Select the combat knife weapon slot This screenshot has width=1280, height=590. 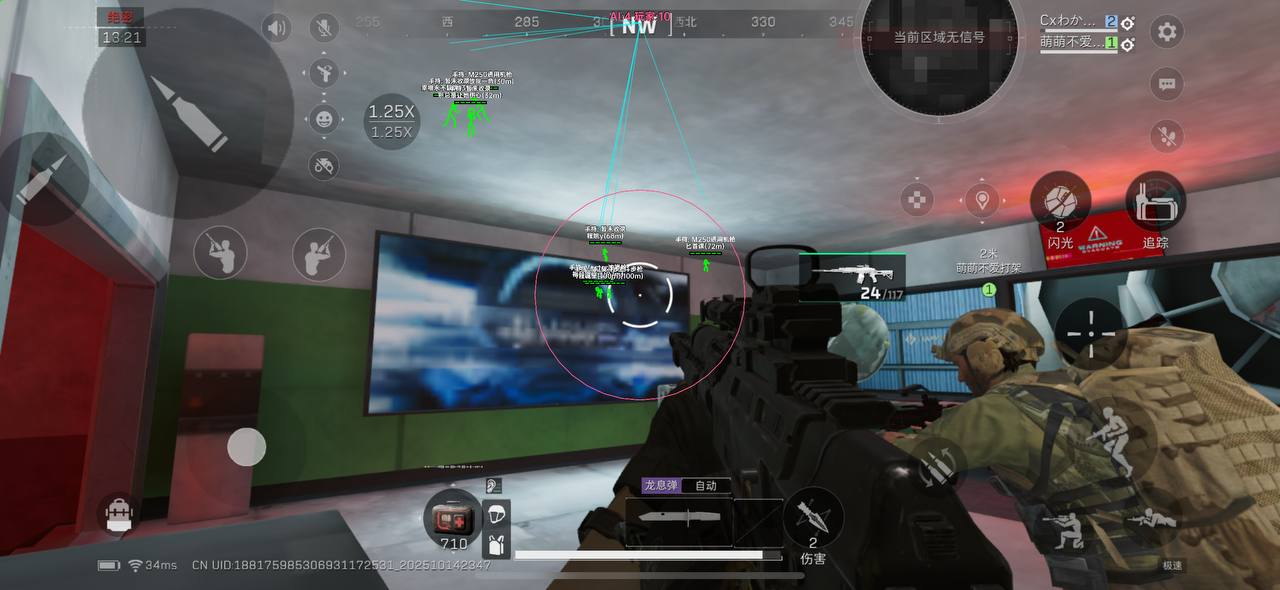(x=679, y=520)
